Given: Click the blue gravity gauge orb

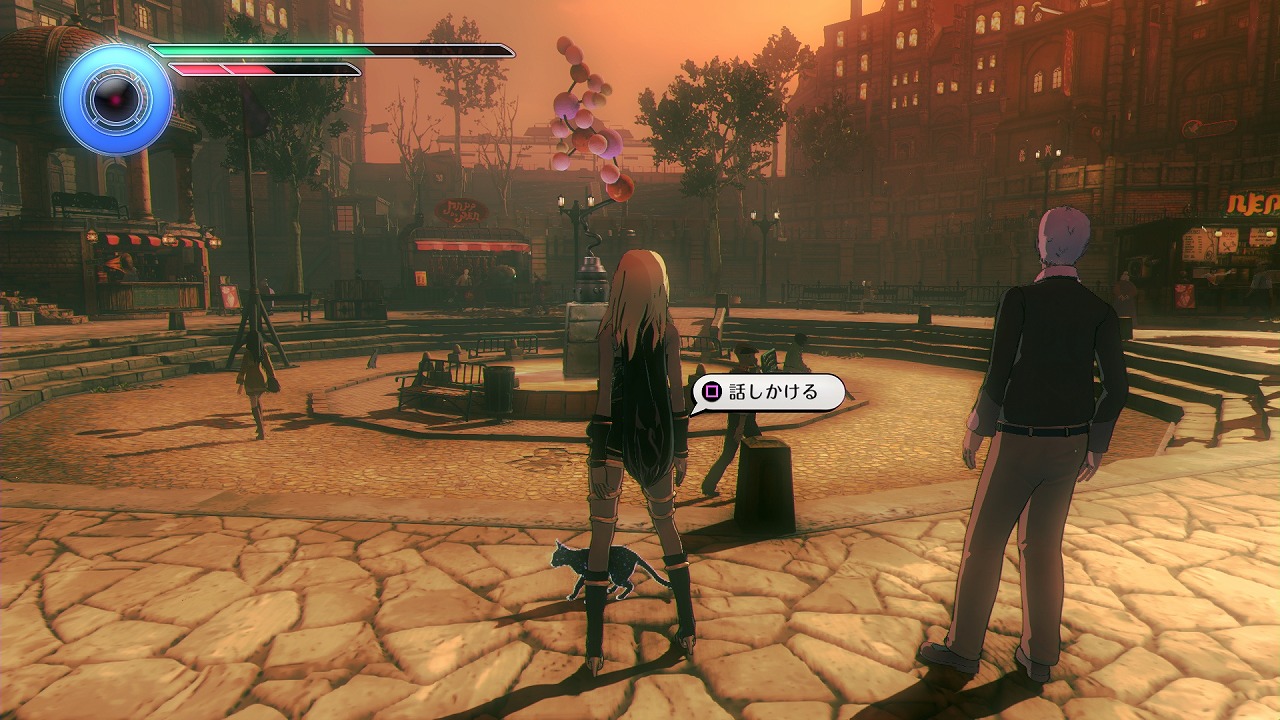Looking at the screenshot, I should click(116, 99).
